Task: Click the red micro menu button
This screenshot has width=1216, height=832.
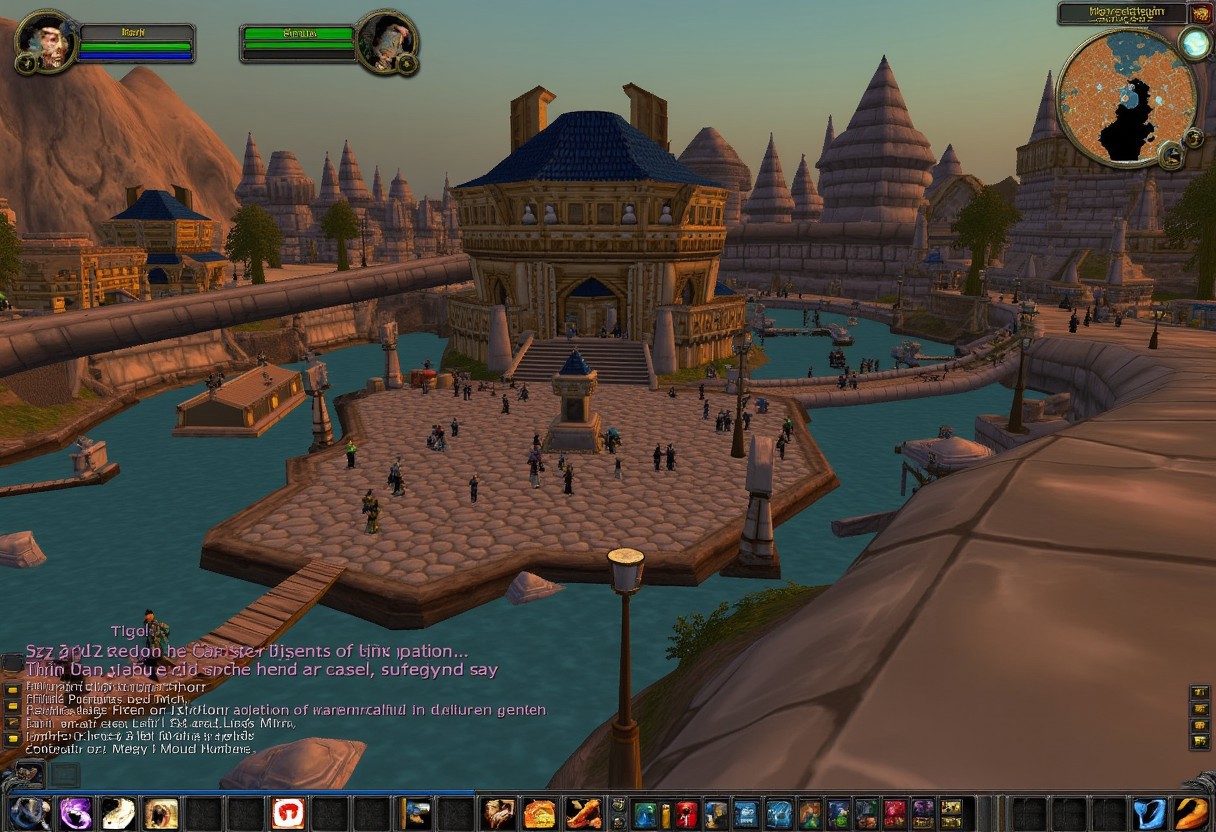Action: pos(686,814)
